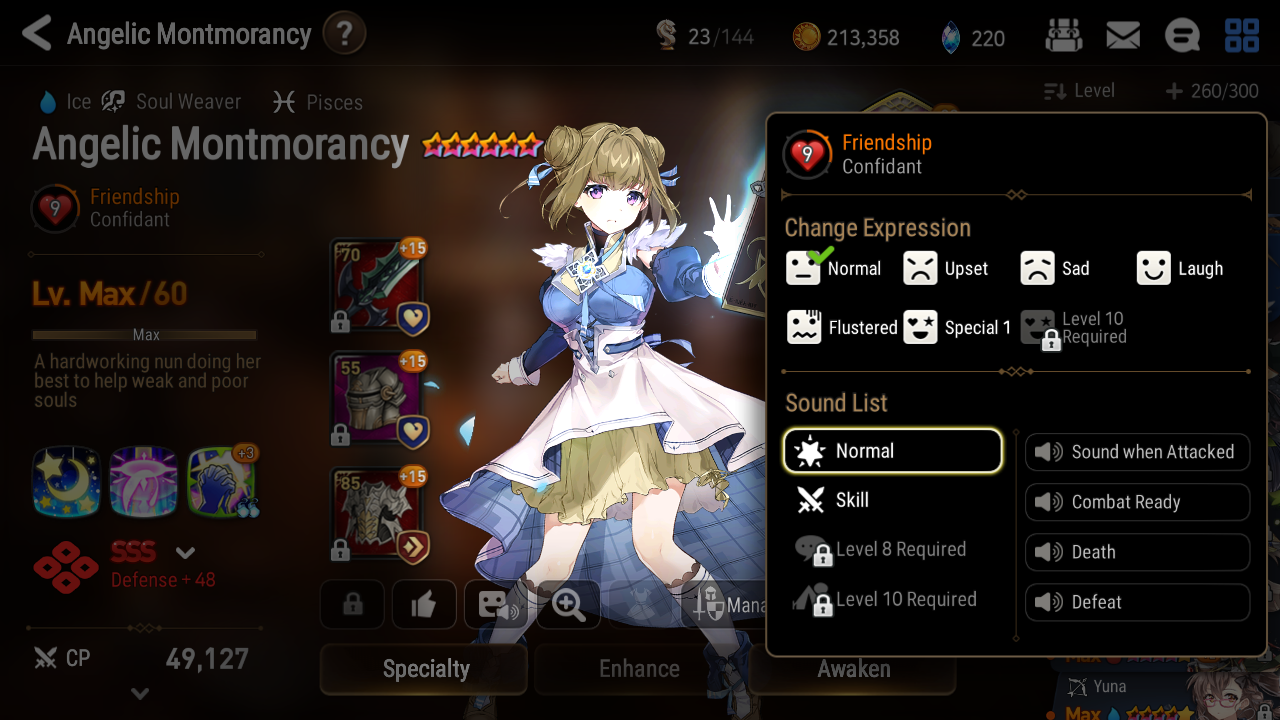Viewport: 1280px width, 720px height.
Task: Switch to the Enhance tab
Action: tap(638, 668)
